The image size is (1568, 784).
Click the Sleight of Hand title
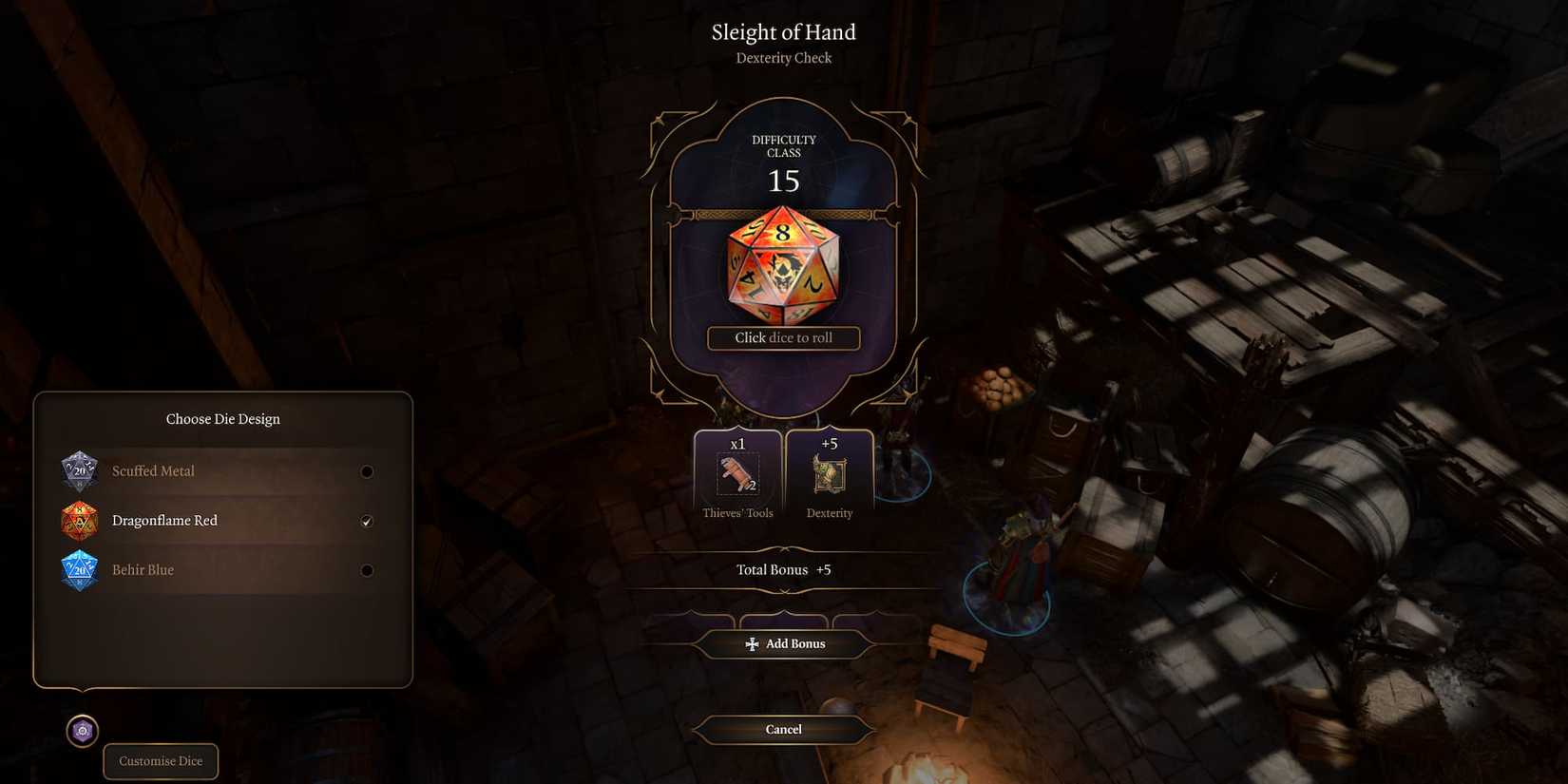(x=783, y=31)
